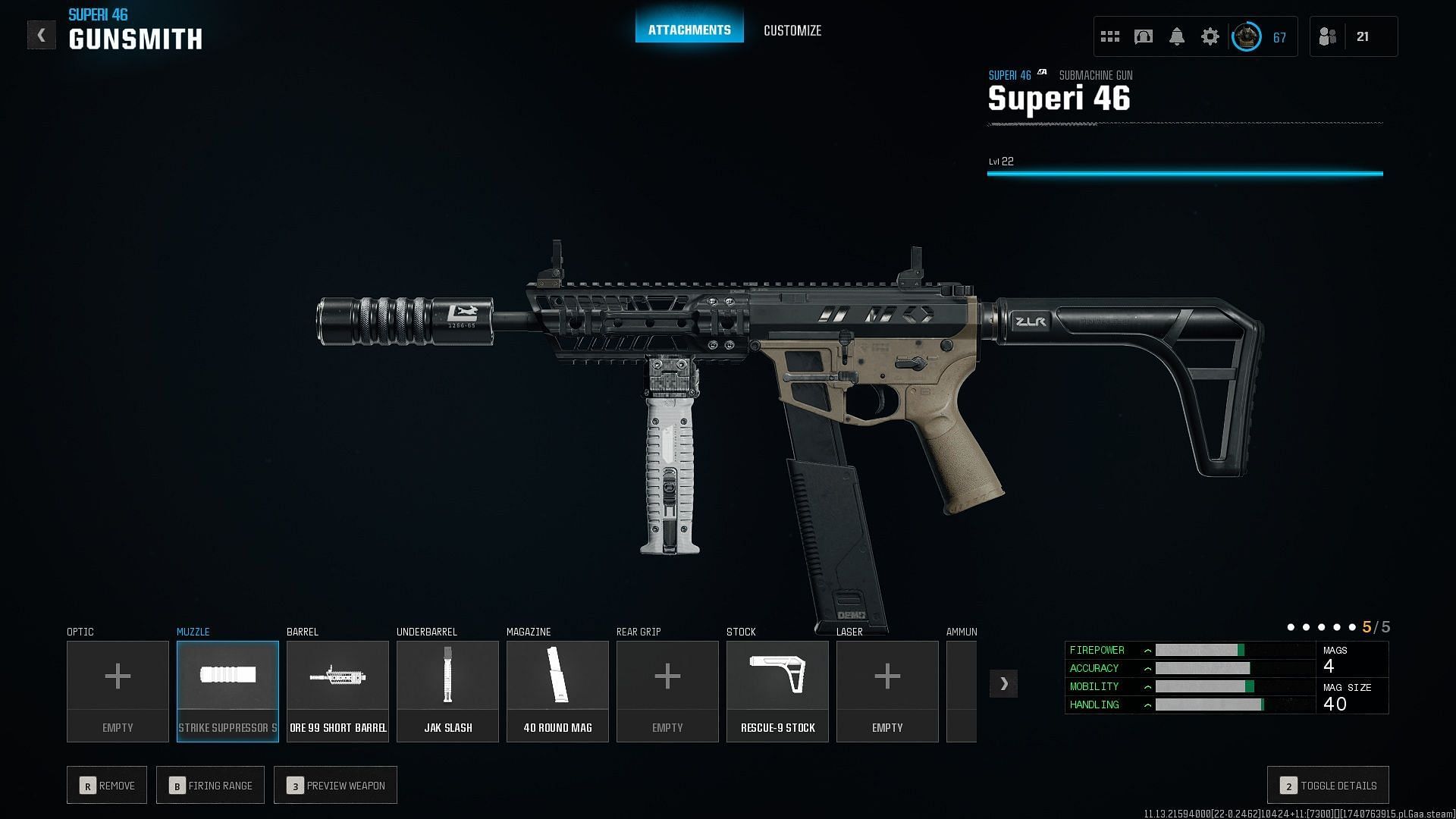Image resolution: width=1456 pixels, height=819 pixels.
Task: Select the Strike Suppressor muzzle slot
Action: 227,691
